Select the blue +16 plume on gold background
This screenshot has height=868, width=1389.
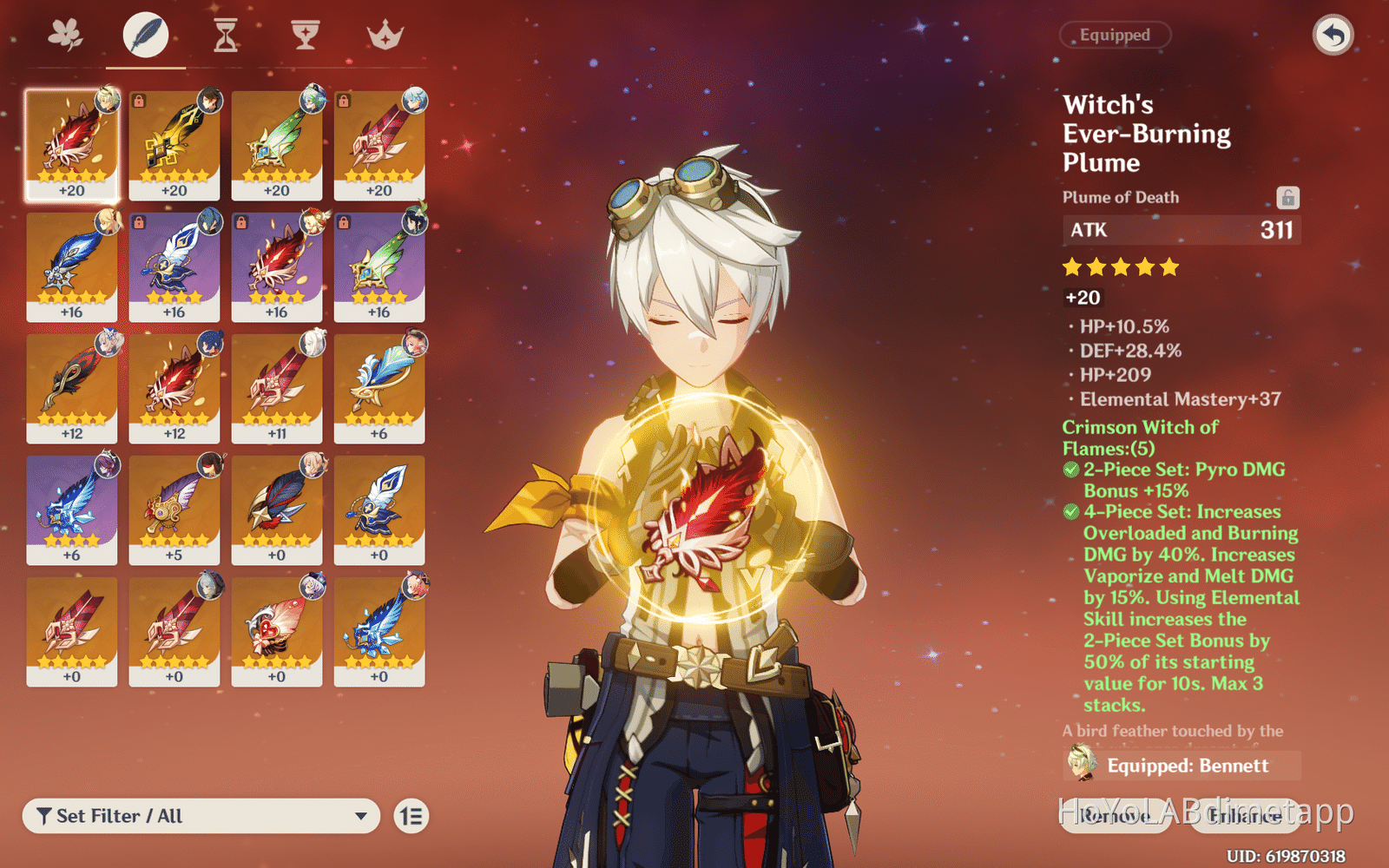[72, 266]
